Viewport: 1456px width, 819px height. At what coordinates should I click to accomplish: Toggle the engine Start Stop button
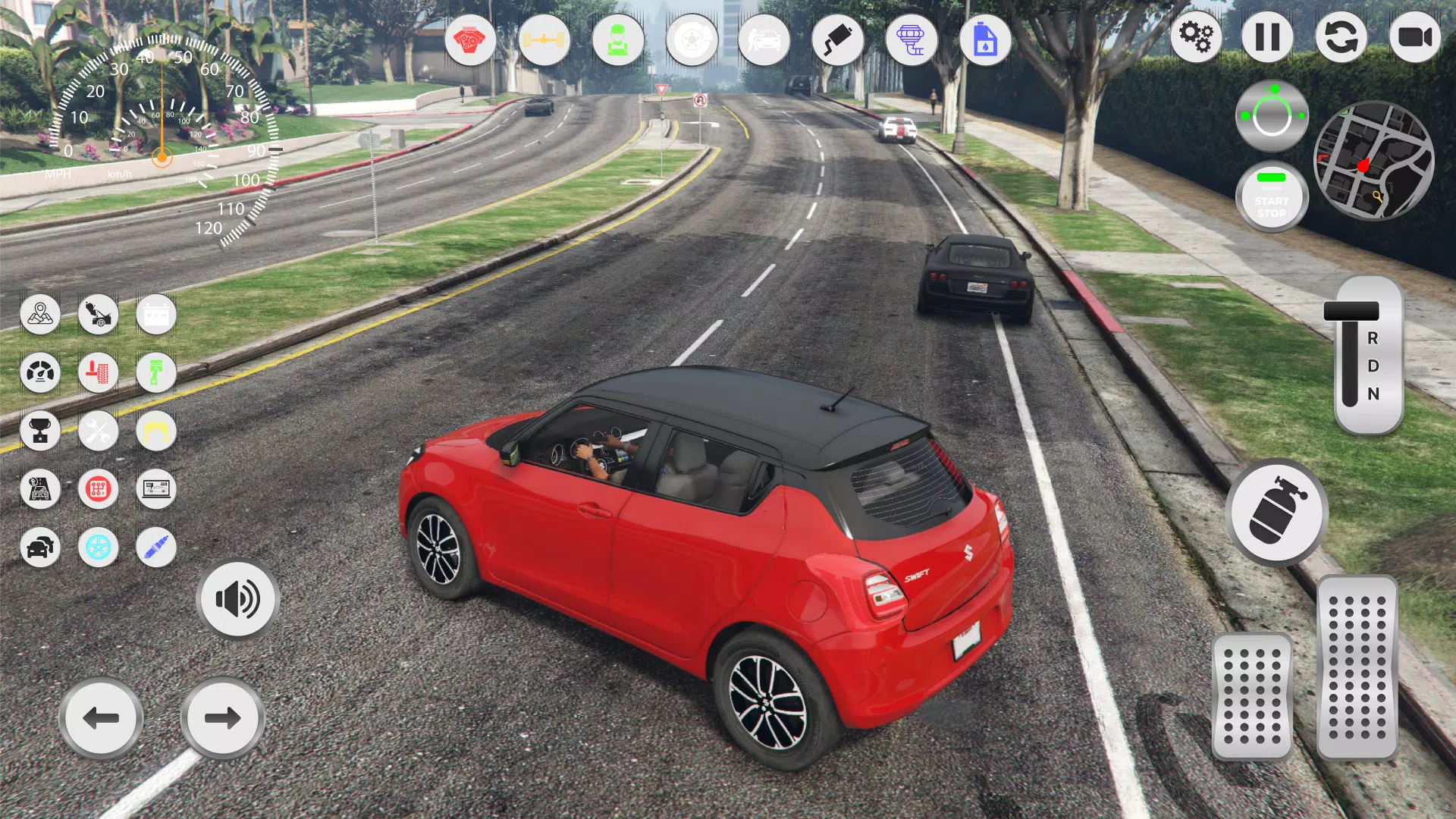(1272, 198)
